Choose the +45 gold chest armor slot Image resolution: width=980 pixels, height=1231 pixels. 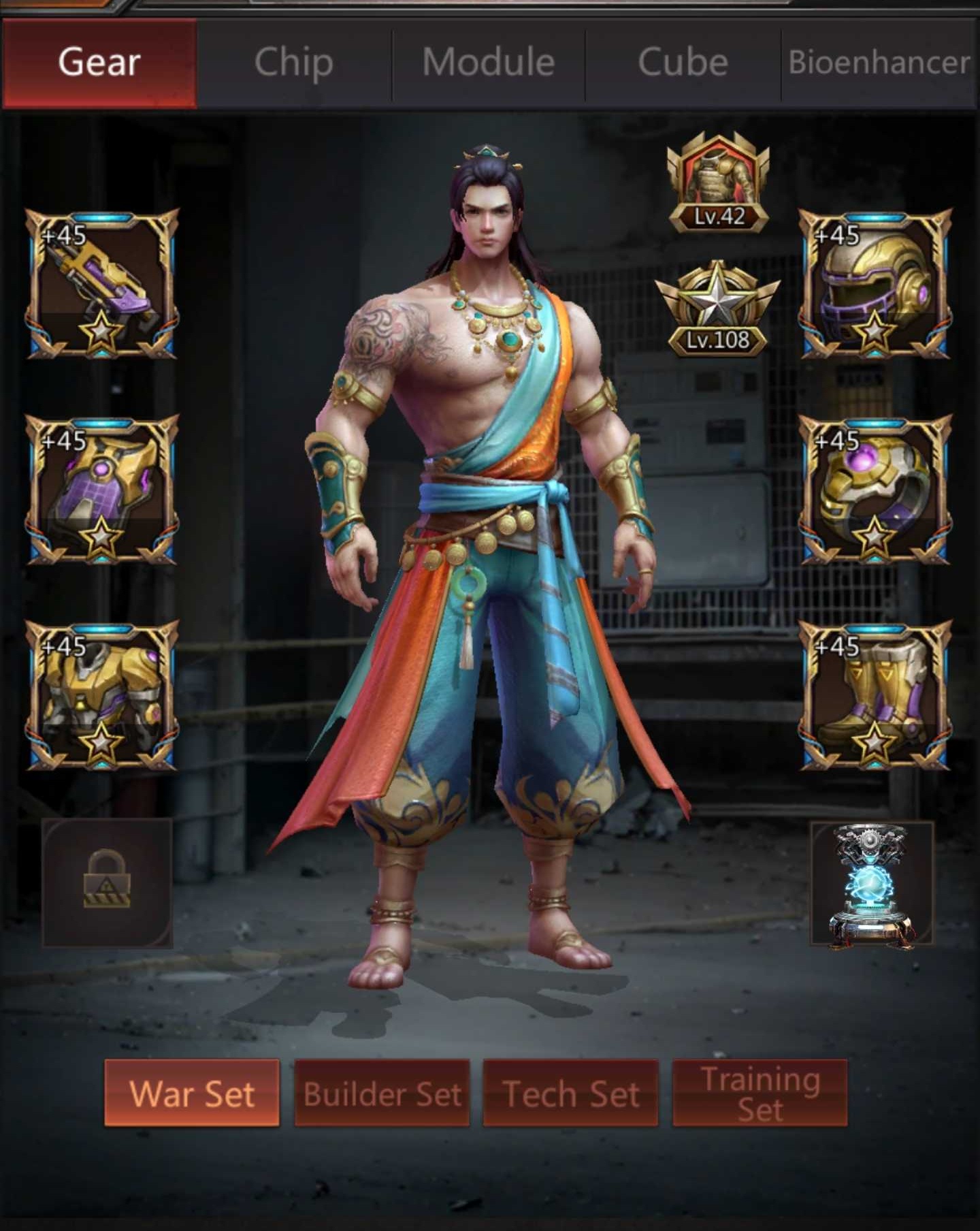[102, 695]
